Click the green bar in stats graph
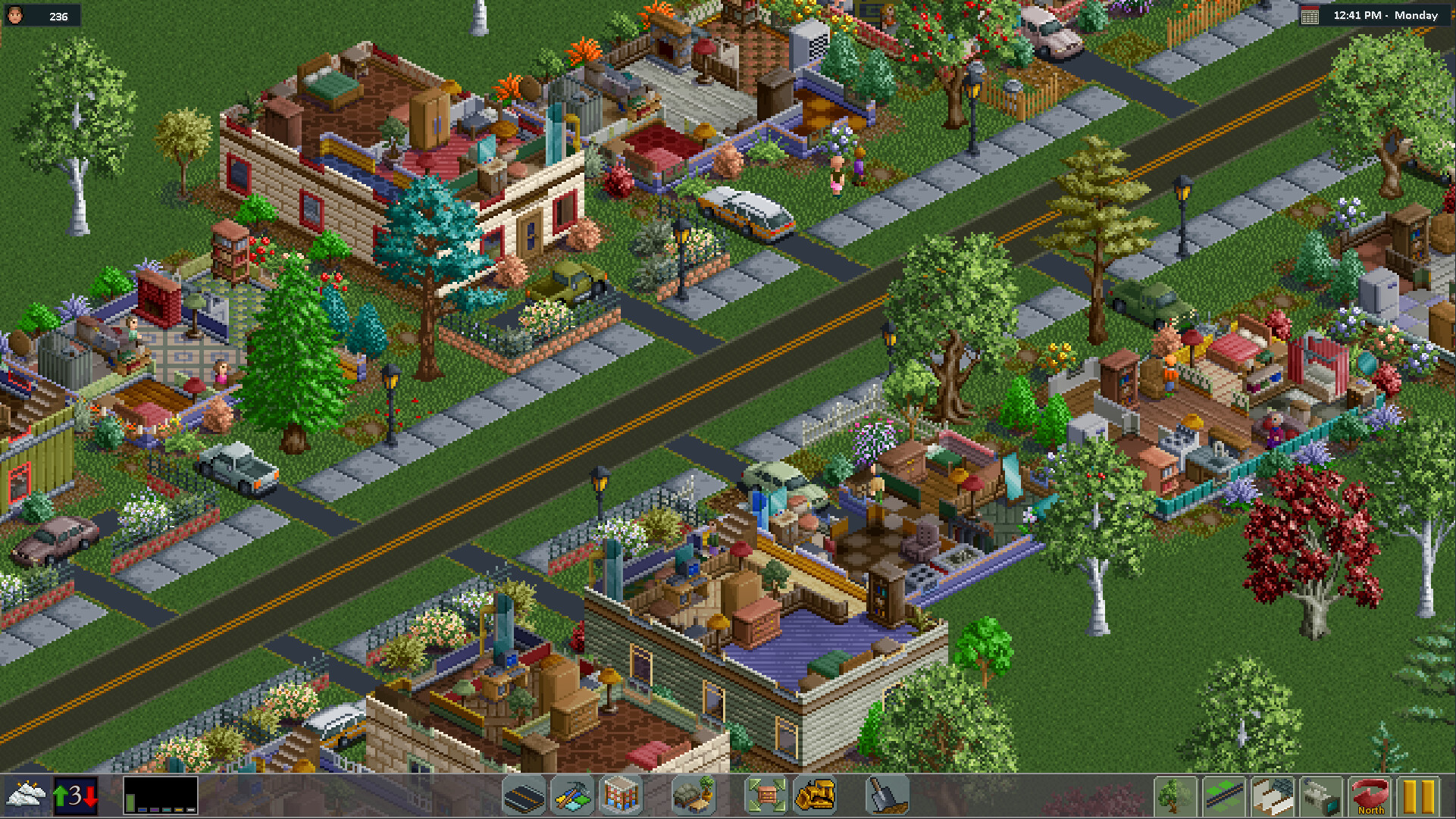 (130, 803)
